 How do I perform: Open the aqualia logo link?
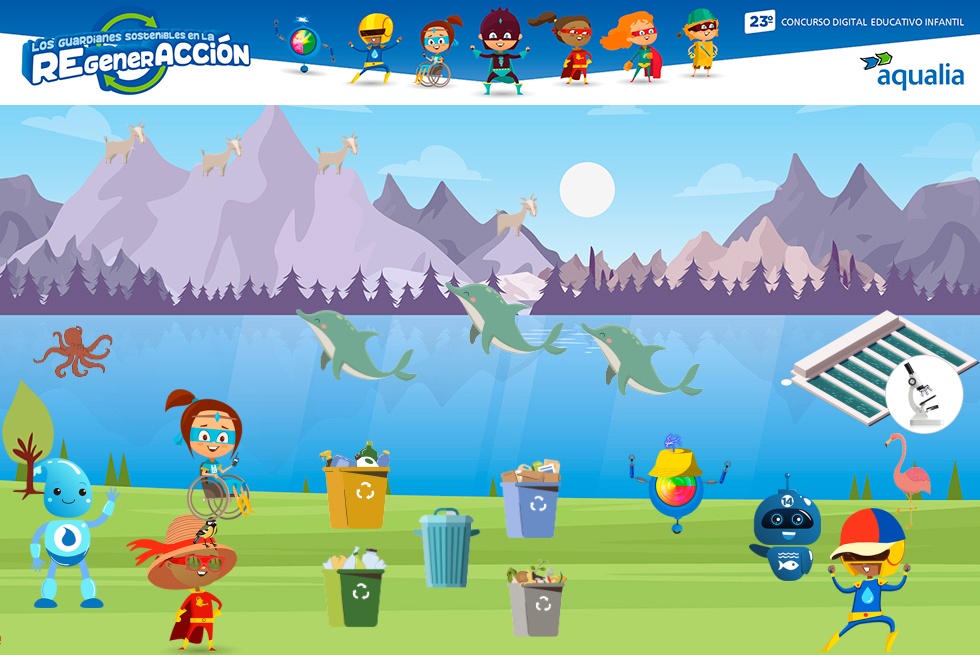tap(912, 71)
